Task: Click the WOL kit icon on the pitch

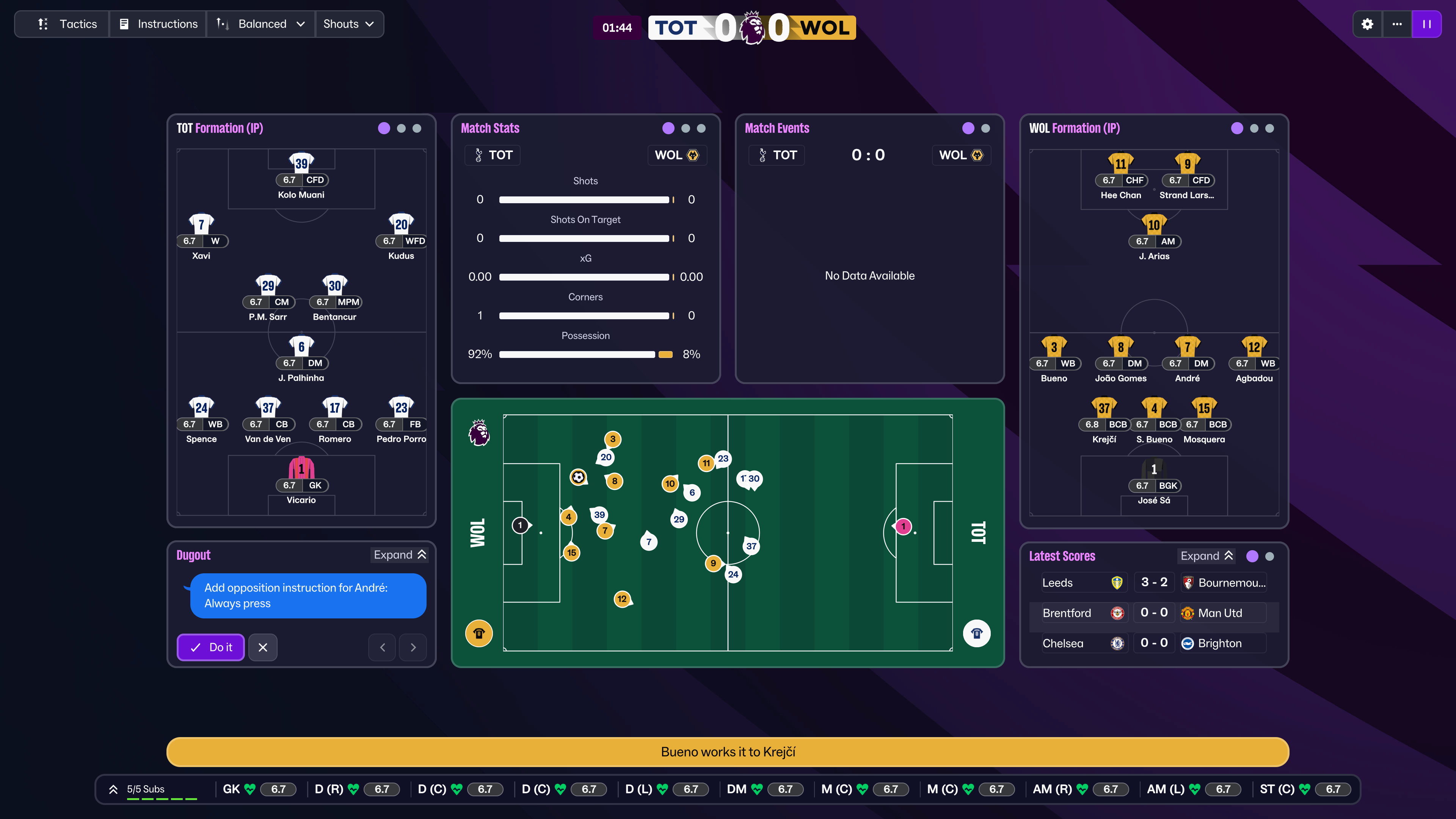Action: click(479, 633)
